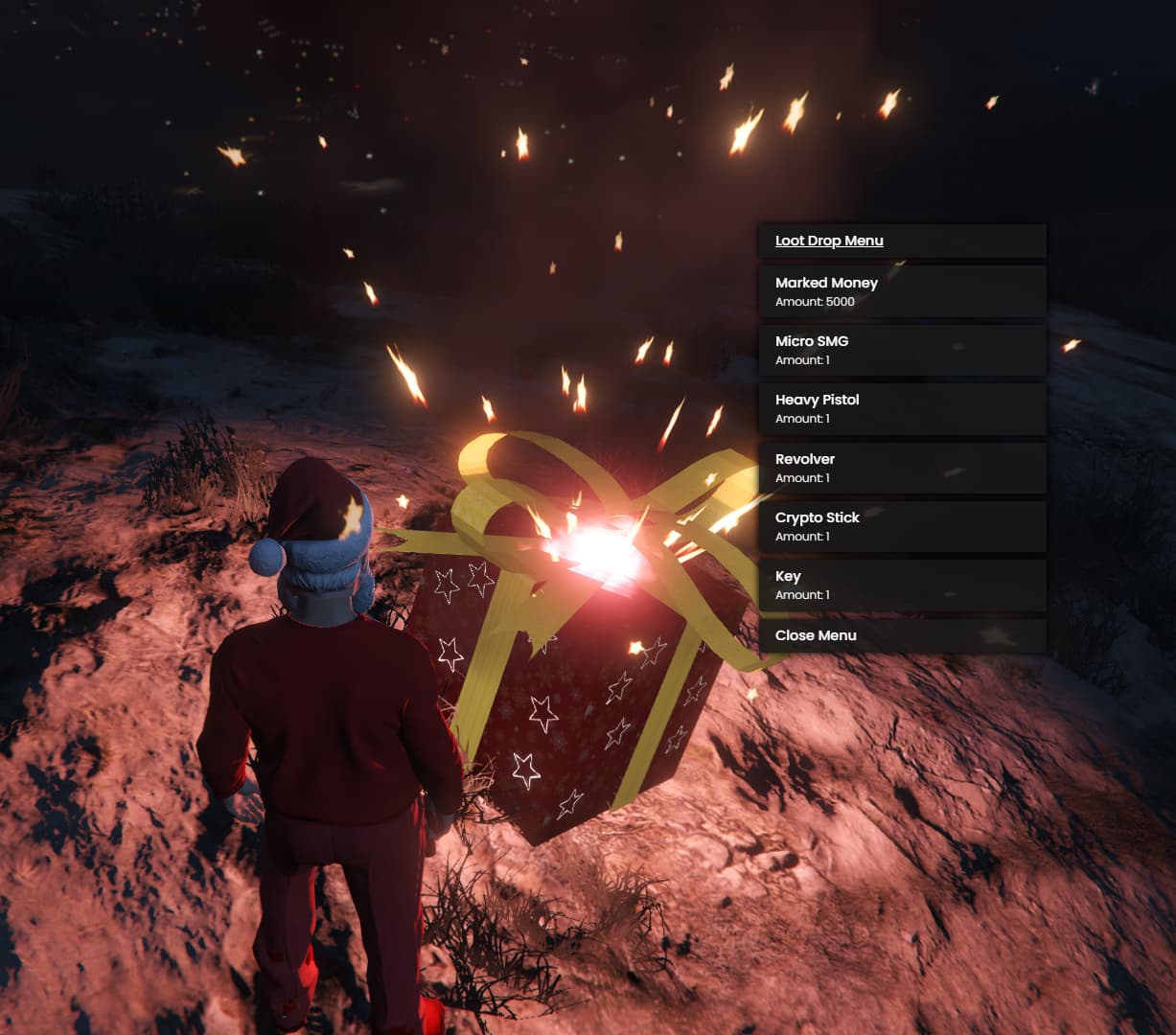The height and width of the screenshot is (1035, 1176).
Task: Choose the Heavy Pistol loot item
Action: (901, 408)
